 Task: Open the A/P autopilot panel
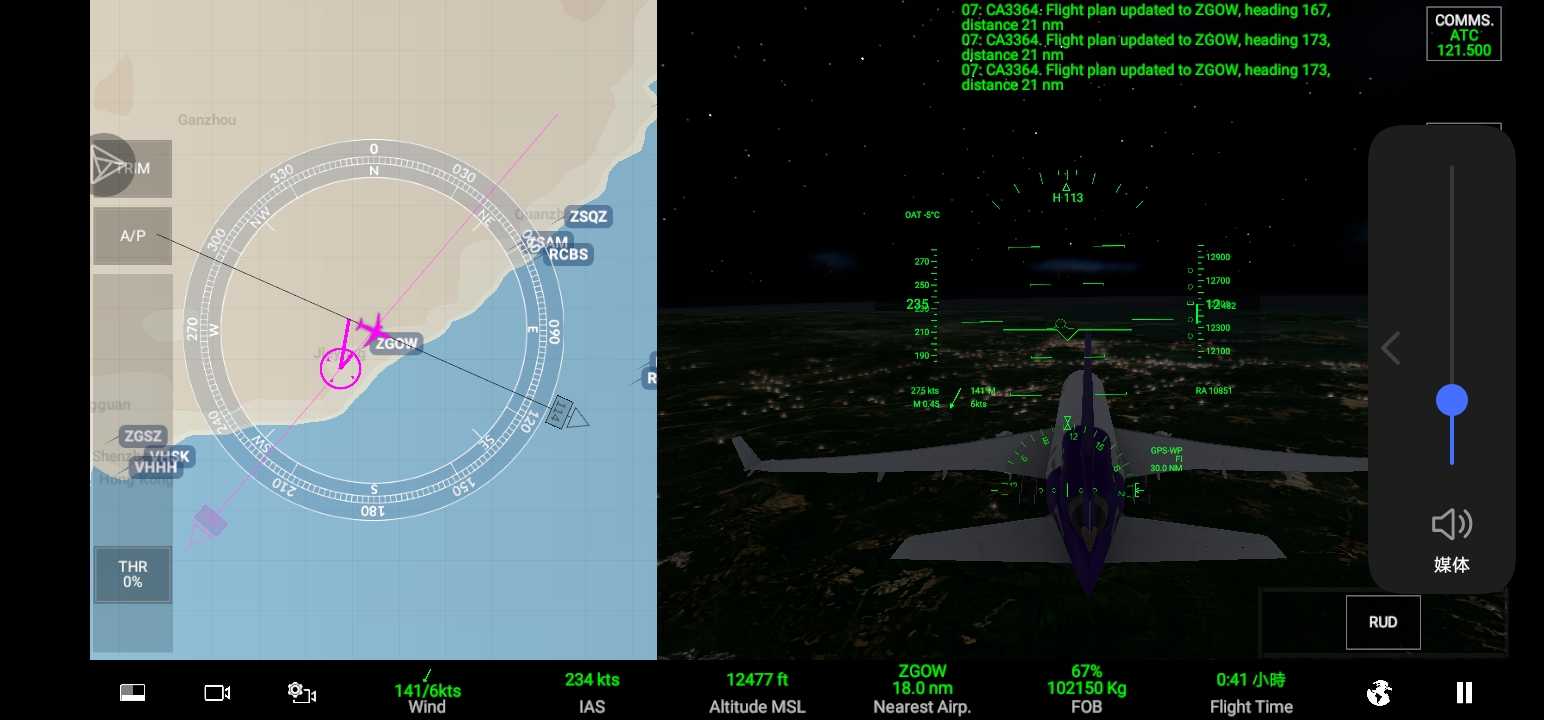click(x=132, y=236)
